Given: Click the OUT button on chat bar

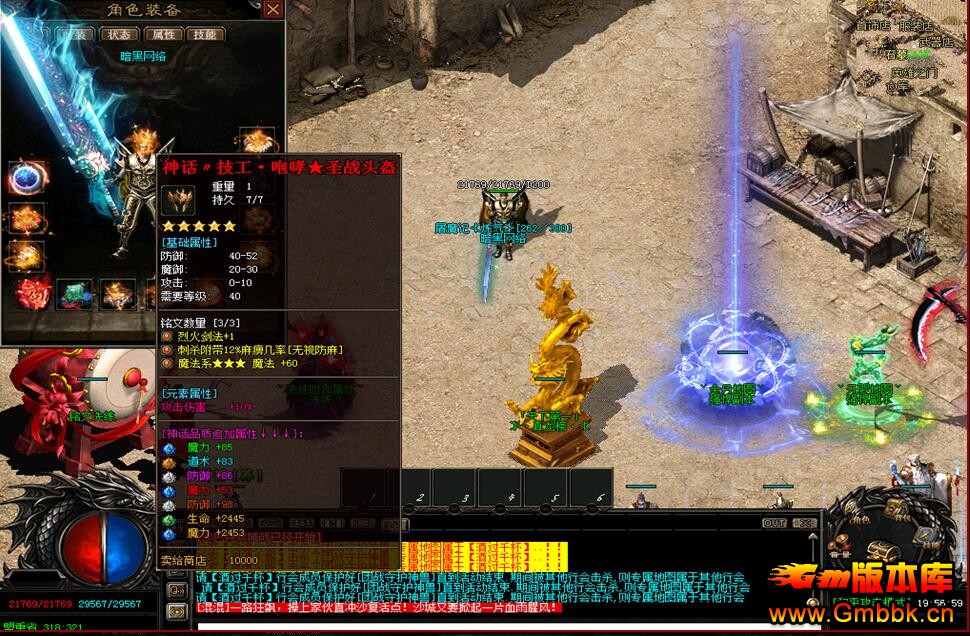Looking at the screenshot, I should tap(774, 523).
